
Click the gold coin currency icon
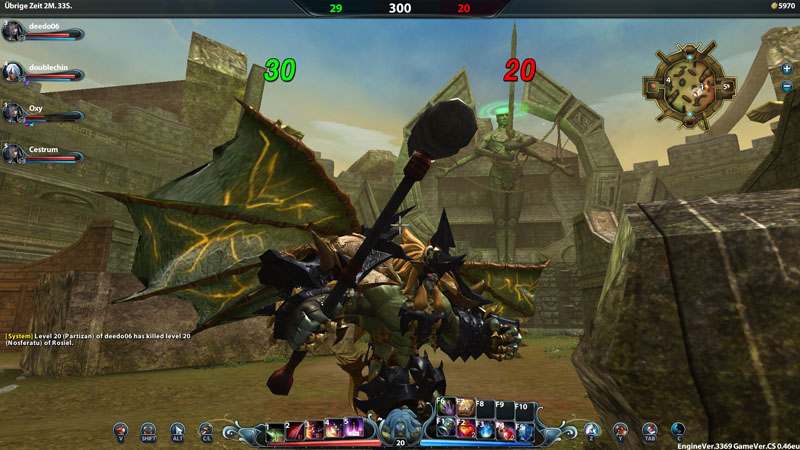pos(773,6)
